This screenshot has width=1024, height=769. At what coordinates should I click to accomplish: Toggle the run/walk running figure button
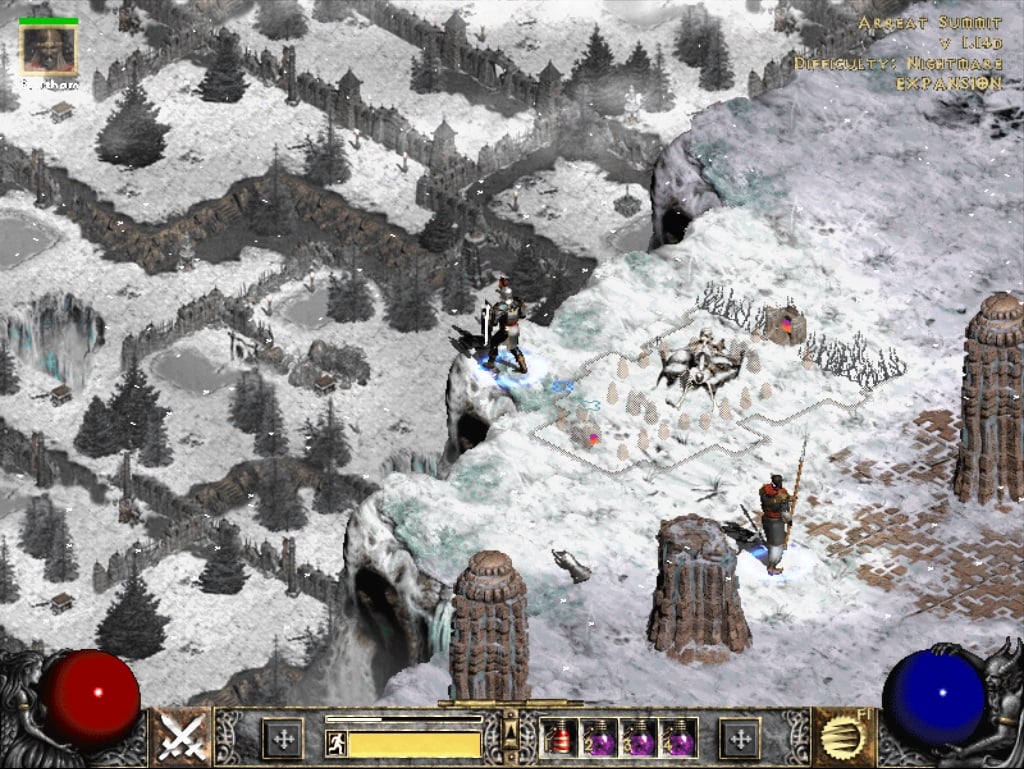point(337,743)
